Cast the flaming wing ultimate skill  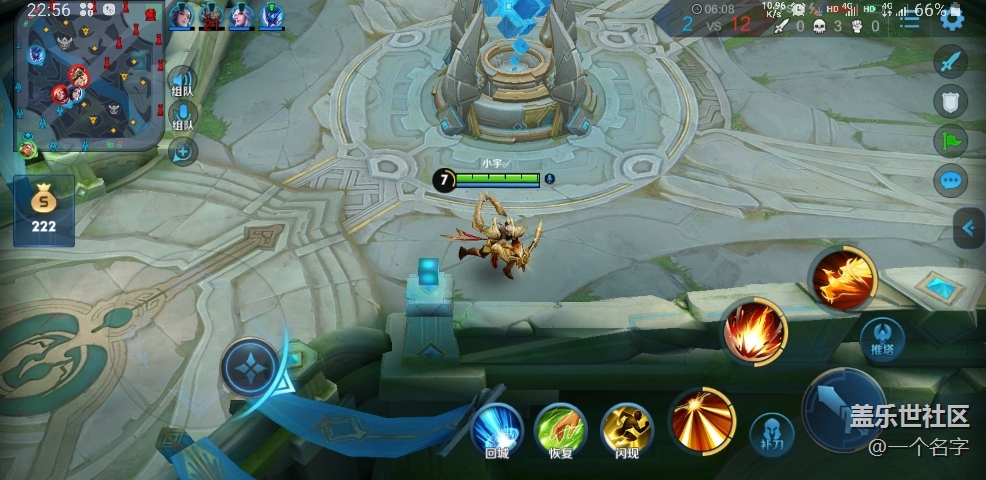(x=843, y=278)
